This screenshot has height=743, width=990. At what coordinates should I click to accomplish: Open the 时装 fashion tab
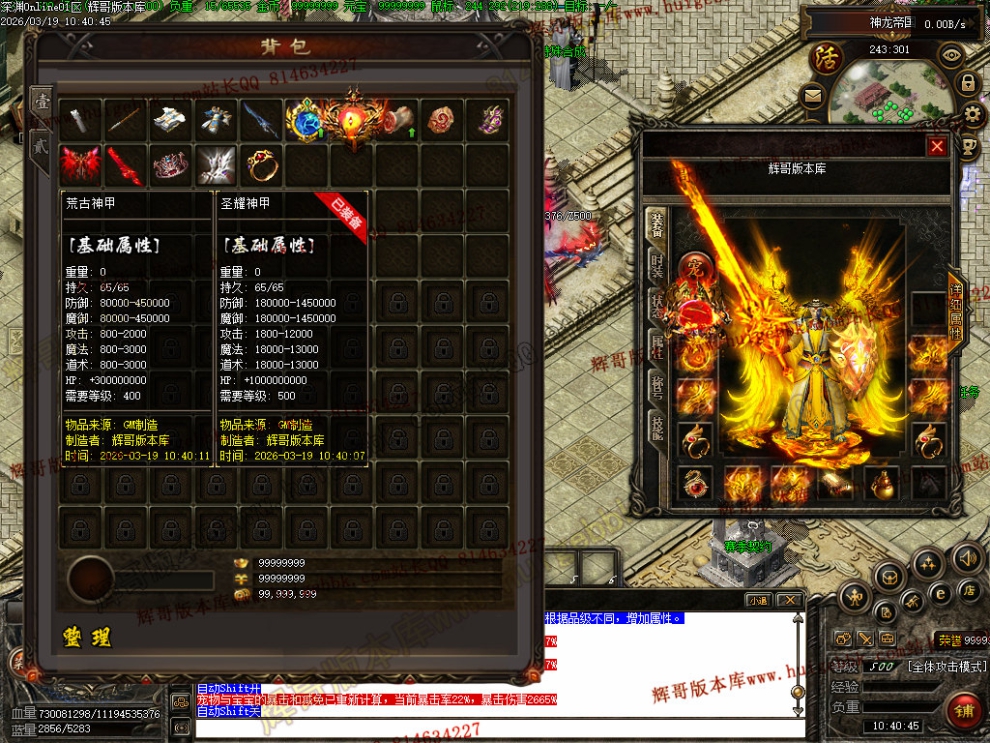point(657,266)
